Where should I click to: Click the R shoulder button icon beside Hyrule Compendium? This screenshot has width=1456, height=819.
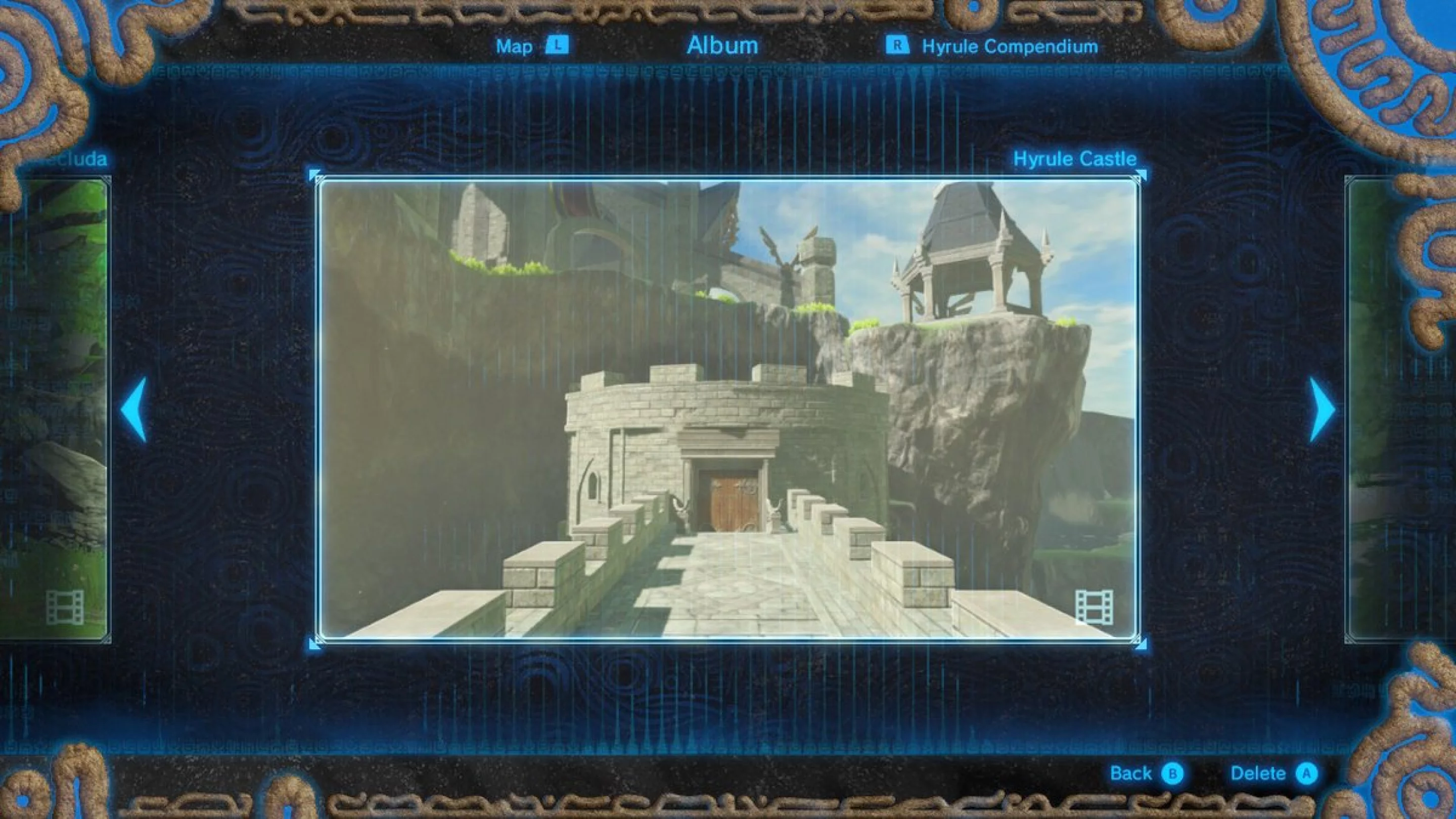pos(899,46)
